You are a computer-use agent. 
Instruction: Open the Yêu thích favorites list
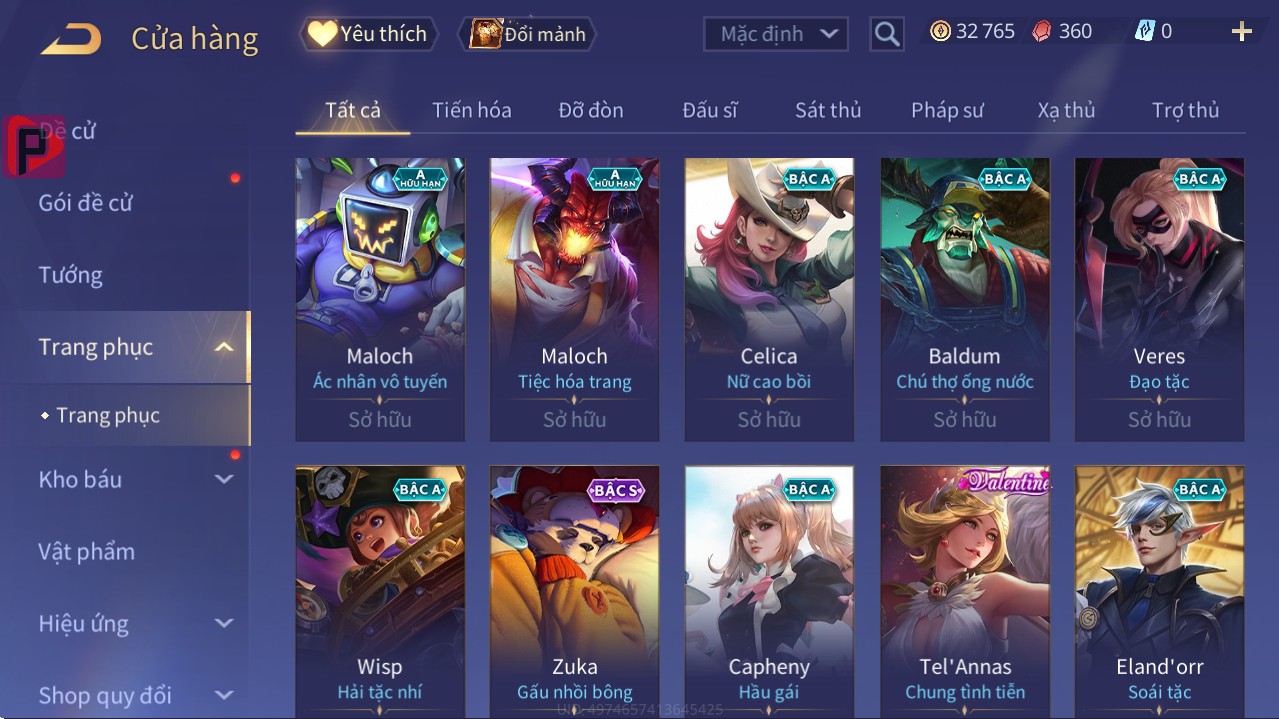[367, 34]
